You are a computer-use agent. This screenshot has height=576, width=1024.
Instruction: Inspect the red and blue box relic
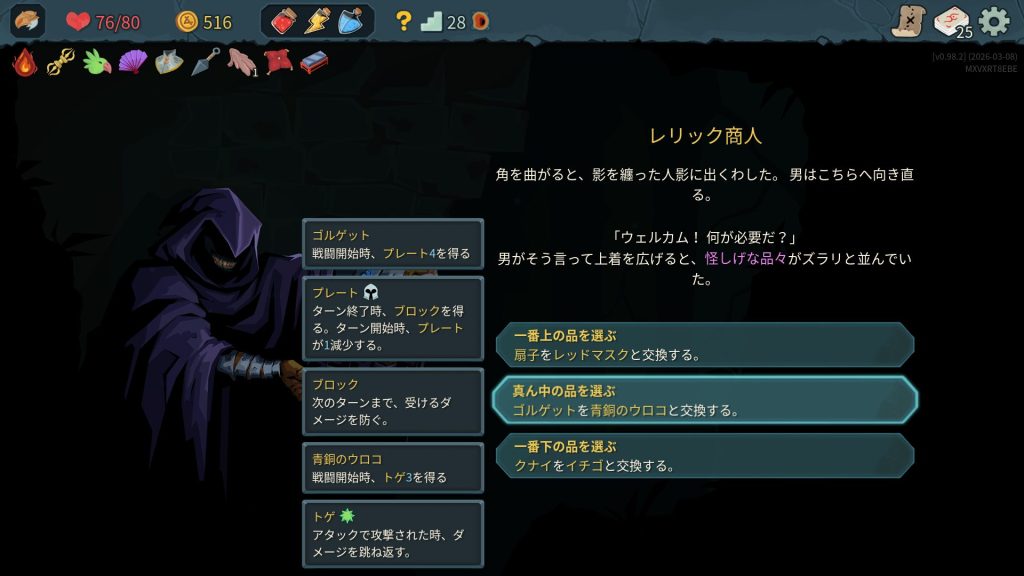click(314, 63)
